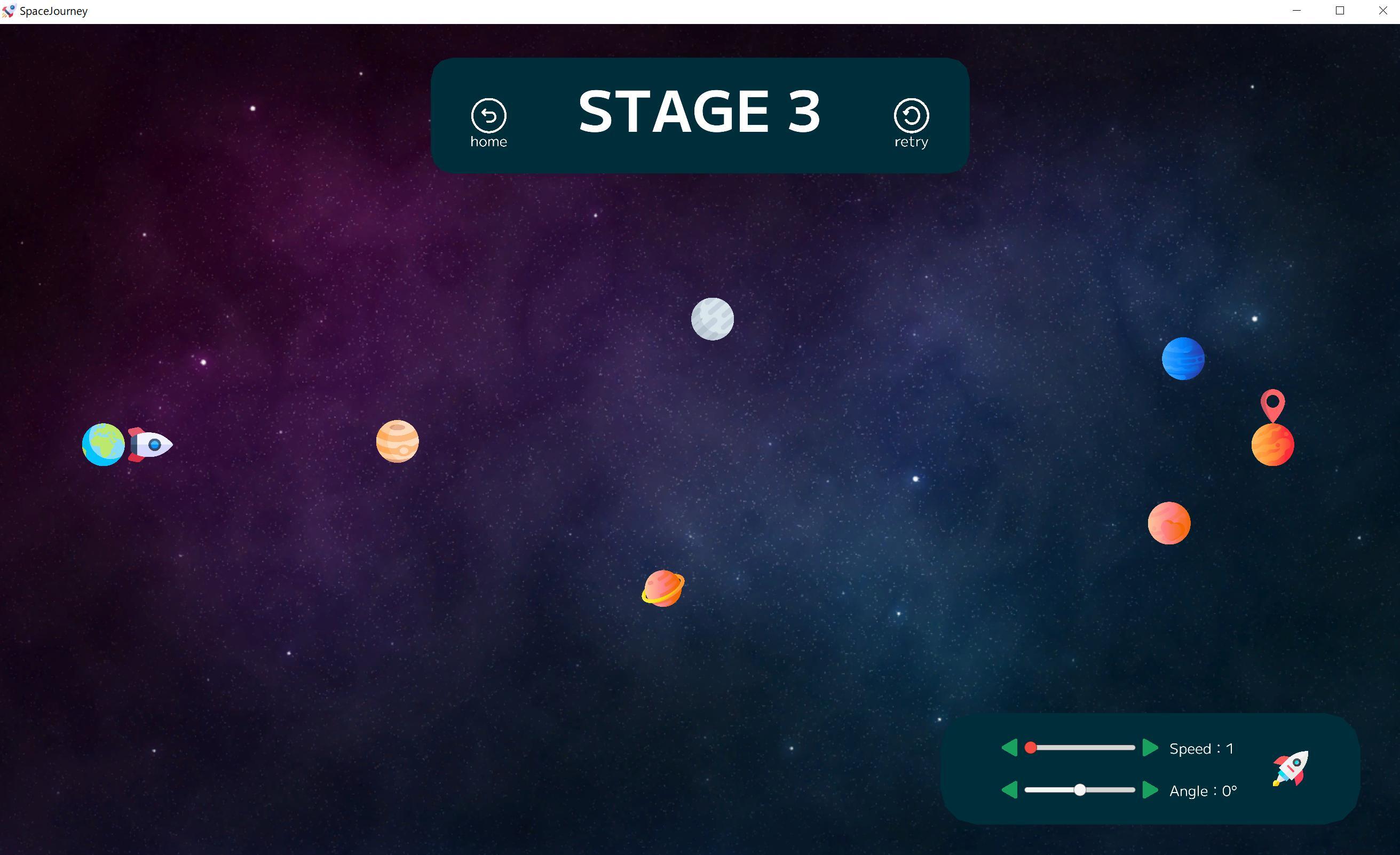
Task: Increase speed with the right arrow
Action: pyautogui.click(x=1150, y=748)
